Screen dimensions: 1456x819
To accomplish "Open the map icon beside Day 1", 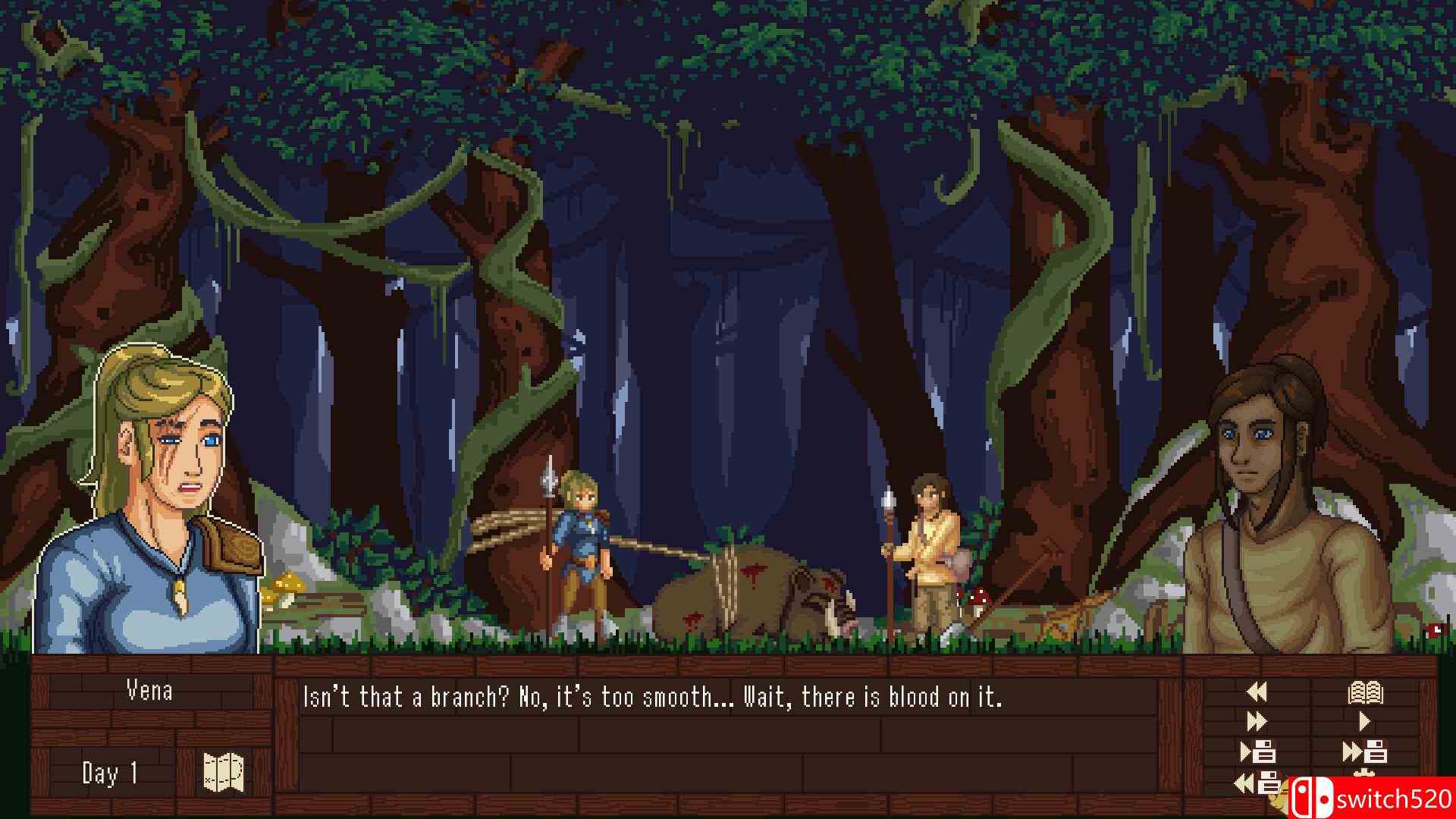I will 222,772.
